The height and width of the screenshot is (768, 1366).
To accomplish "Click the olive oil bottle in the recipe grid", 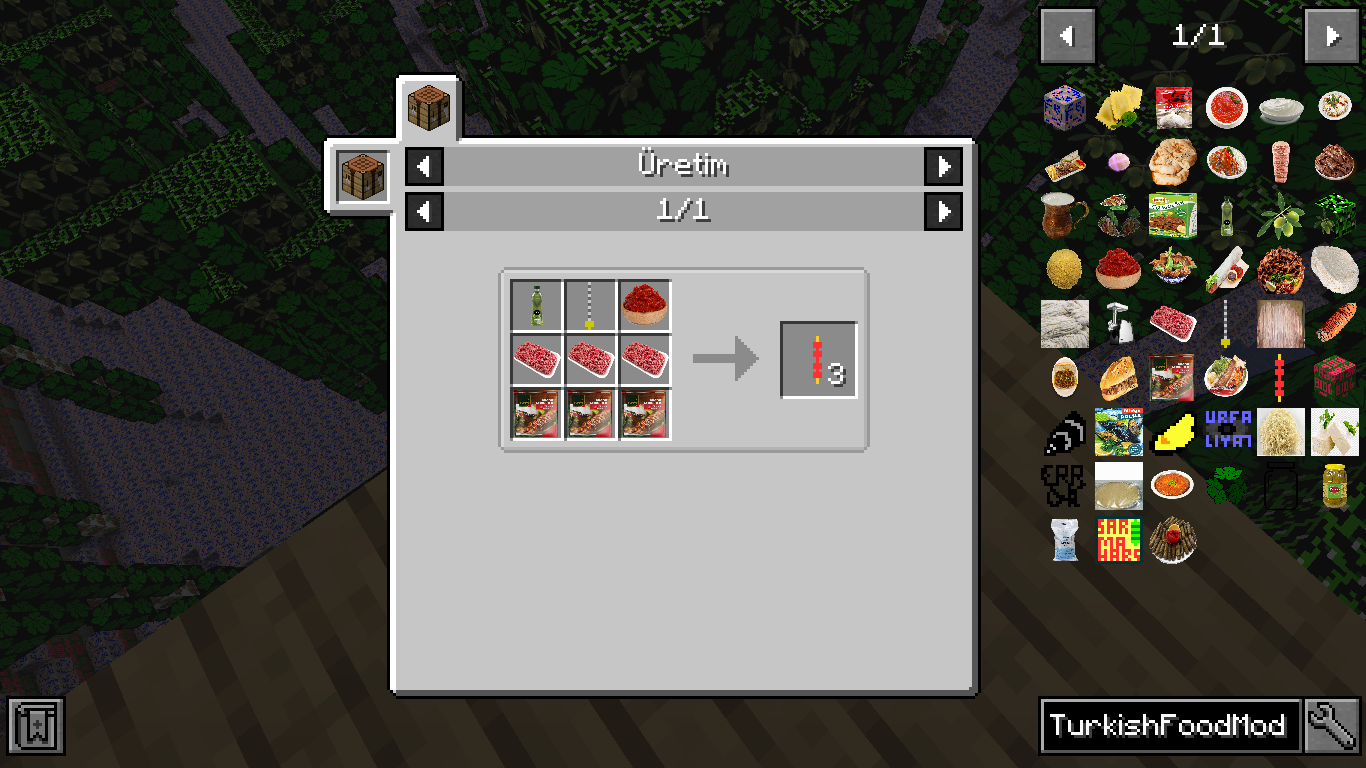I will click(x=535, y=304).
